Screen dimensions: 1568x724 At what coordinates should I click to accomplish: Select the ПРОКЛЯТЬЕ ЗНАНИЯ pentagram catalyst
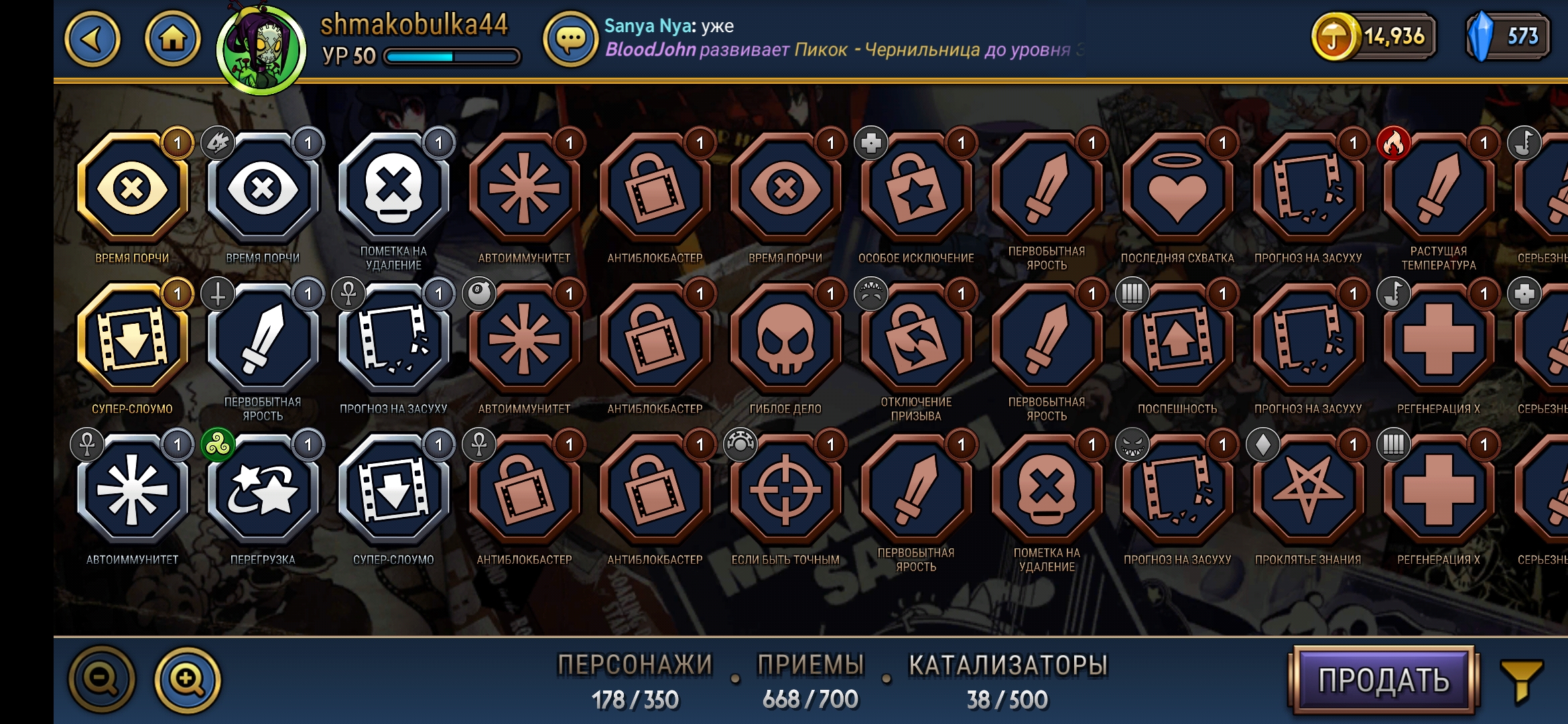click(1308, 490)
